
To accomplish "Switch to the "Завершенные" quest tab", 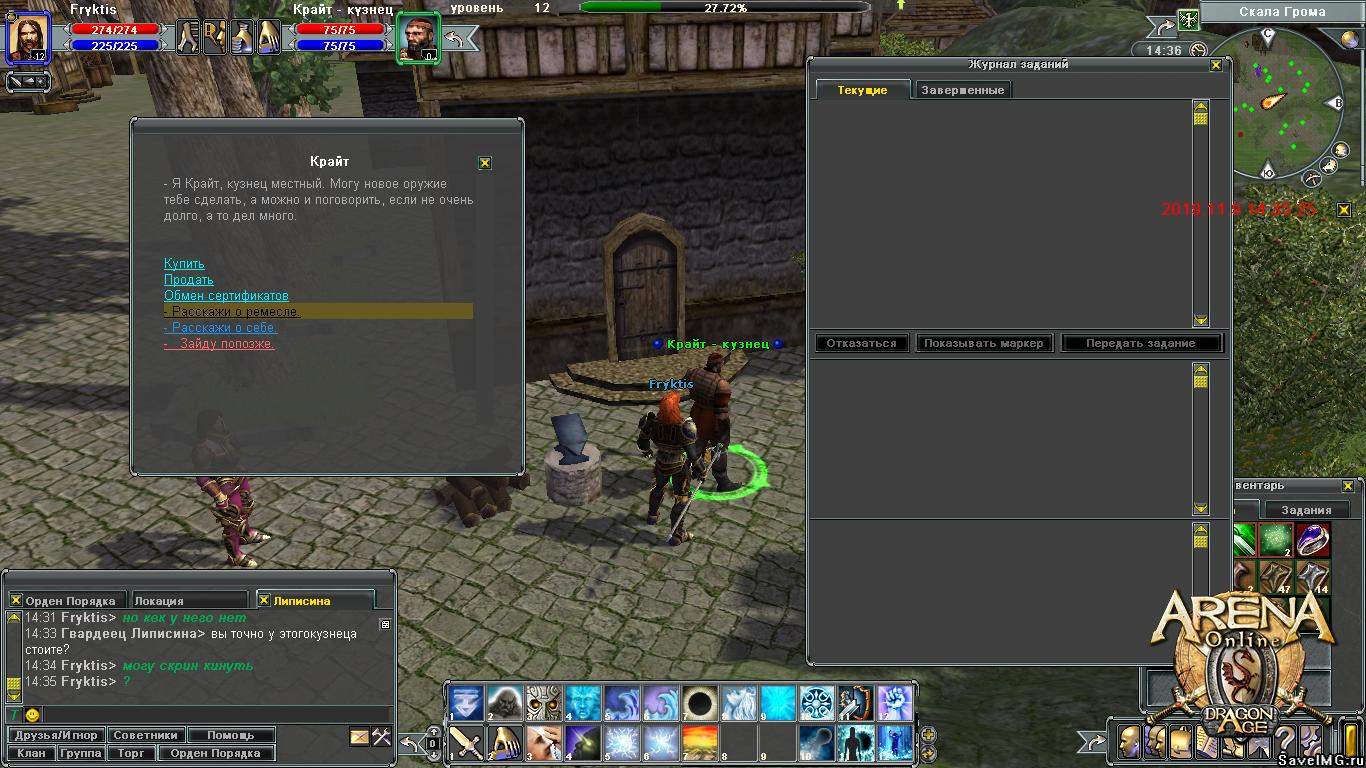I will coord(961,90).
